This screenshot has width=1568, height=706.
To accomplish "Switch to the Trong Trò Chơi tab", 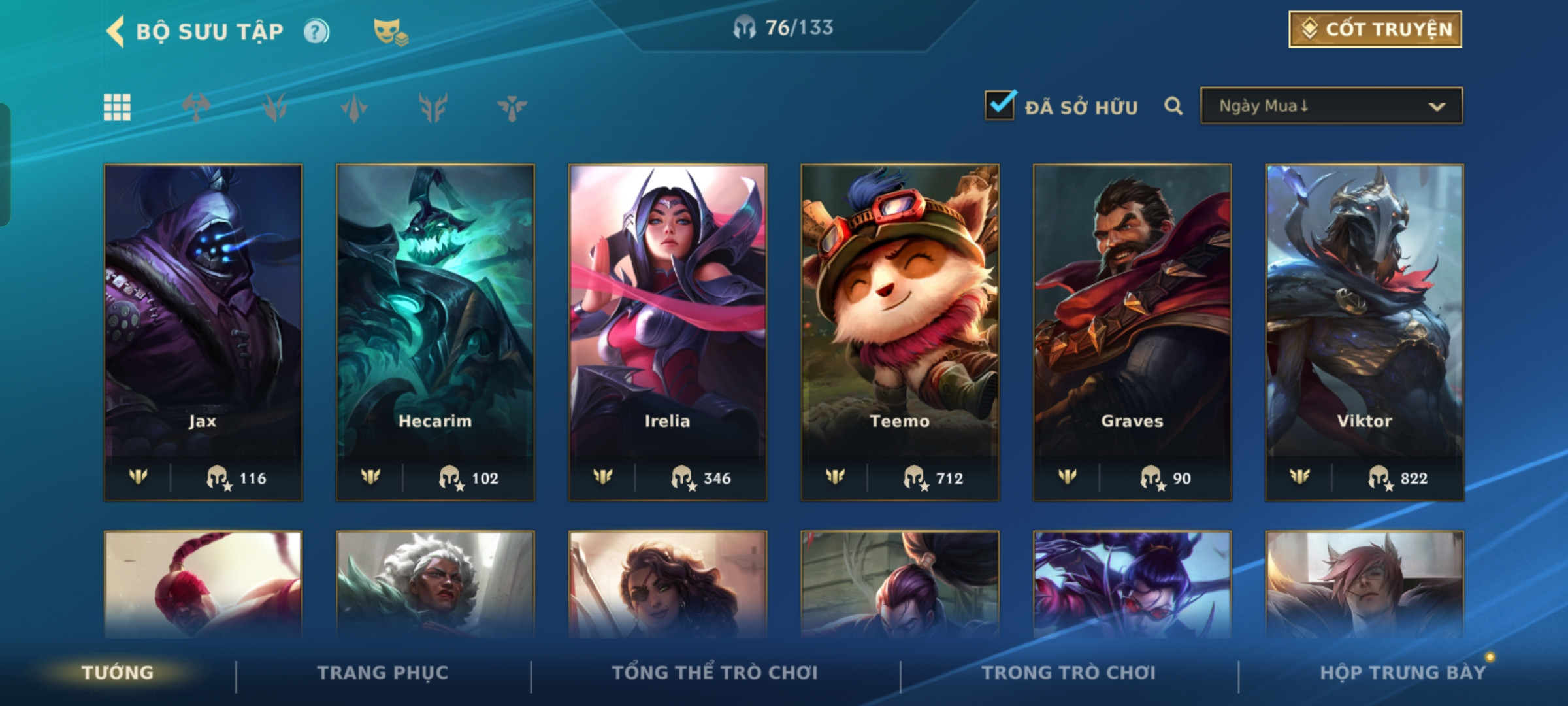I will (1069, 673).
